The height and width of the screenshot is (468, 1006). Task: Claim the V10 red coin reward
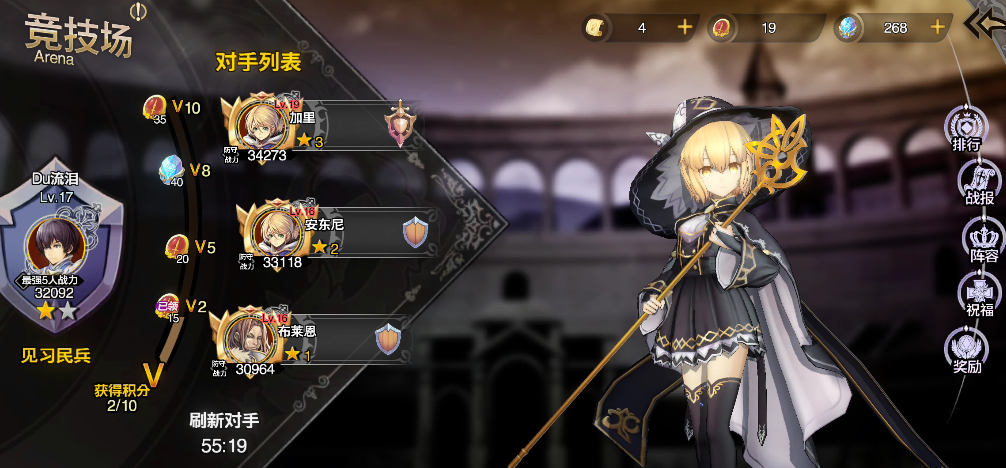coord(156,108)
